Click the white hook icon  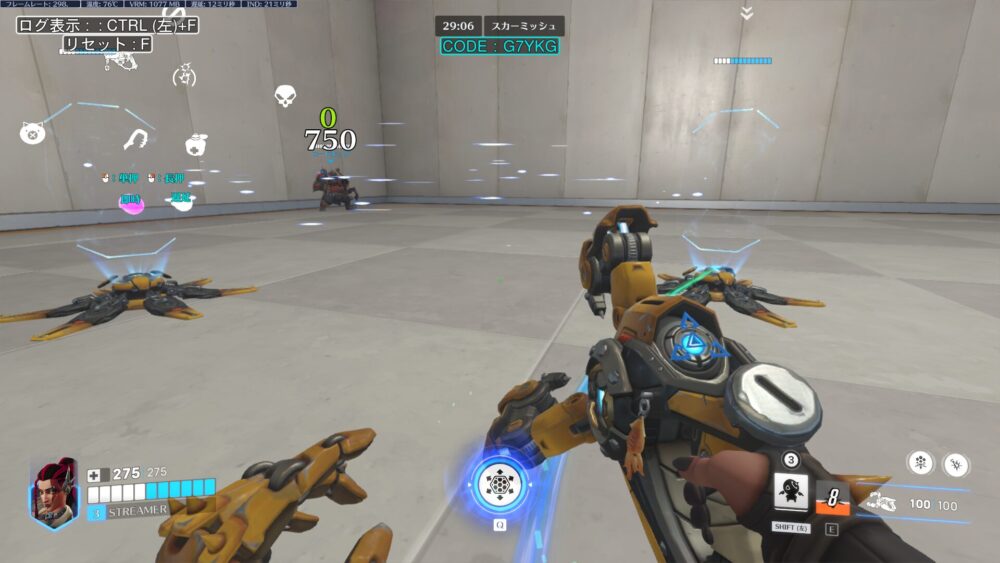[136, 139]
